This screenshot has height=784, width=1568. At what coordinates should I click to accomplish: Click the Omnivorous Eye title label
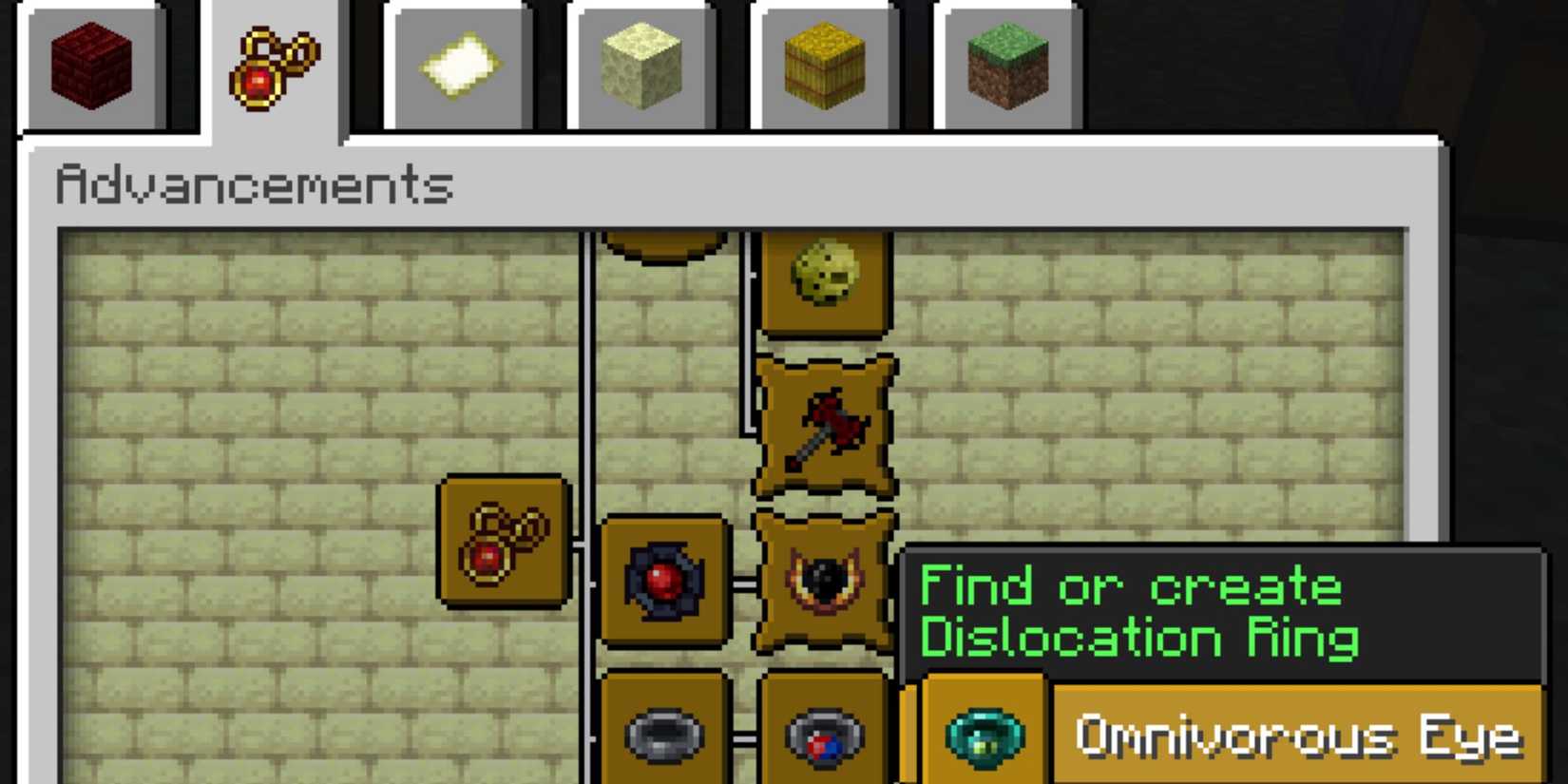tap(1297, 734)
